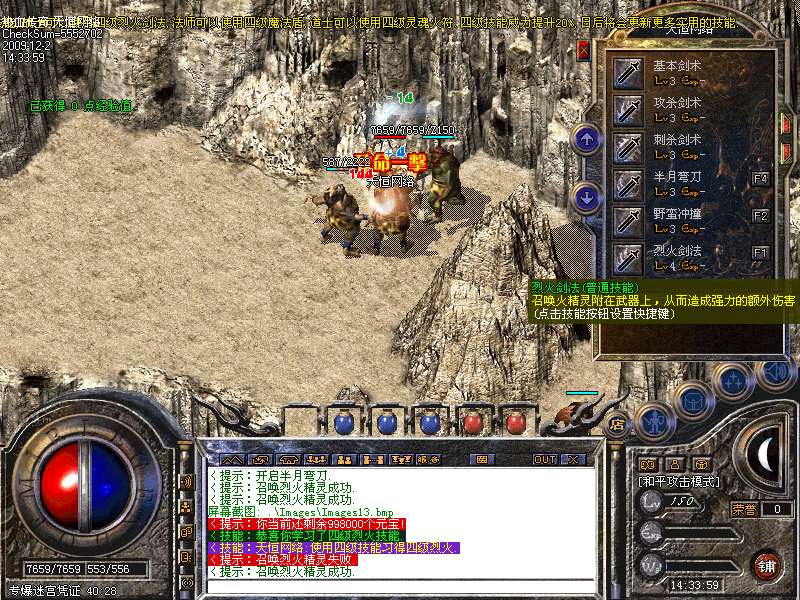Choose the 半月弯刀 skill icon
The height and width of the screenshot is (600, 800).
point(628,184)
